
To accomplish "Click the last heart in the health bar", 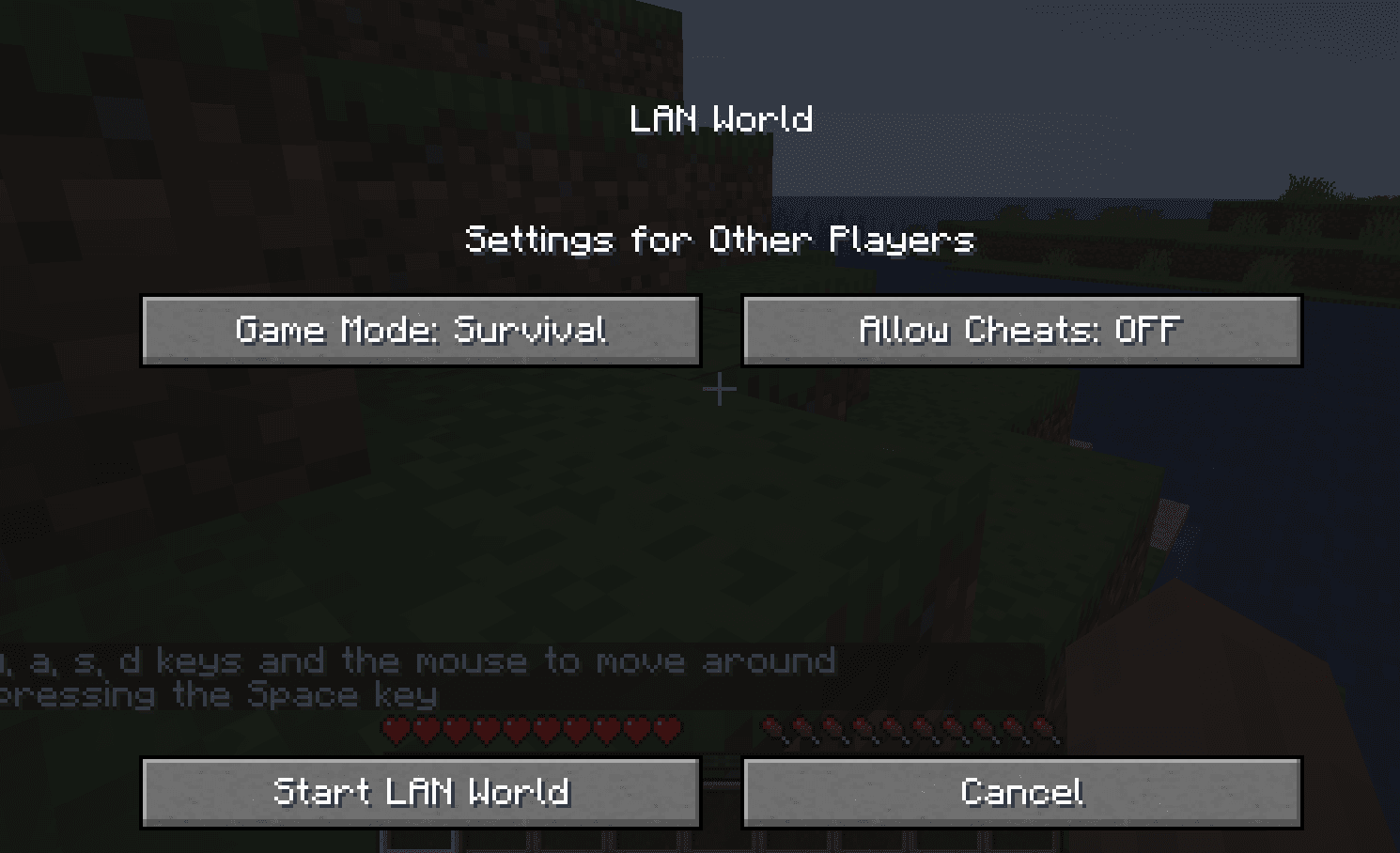I will pyautogui.click(x=669, y=728).
